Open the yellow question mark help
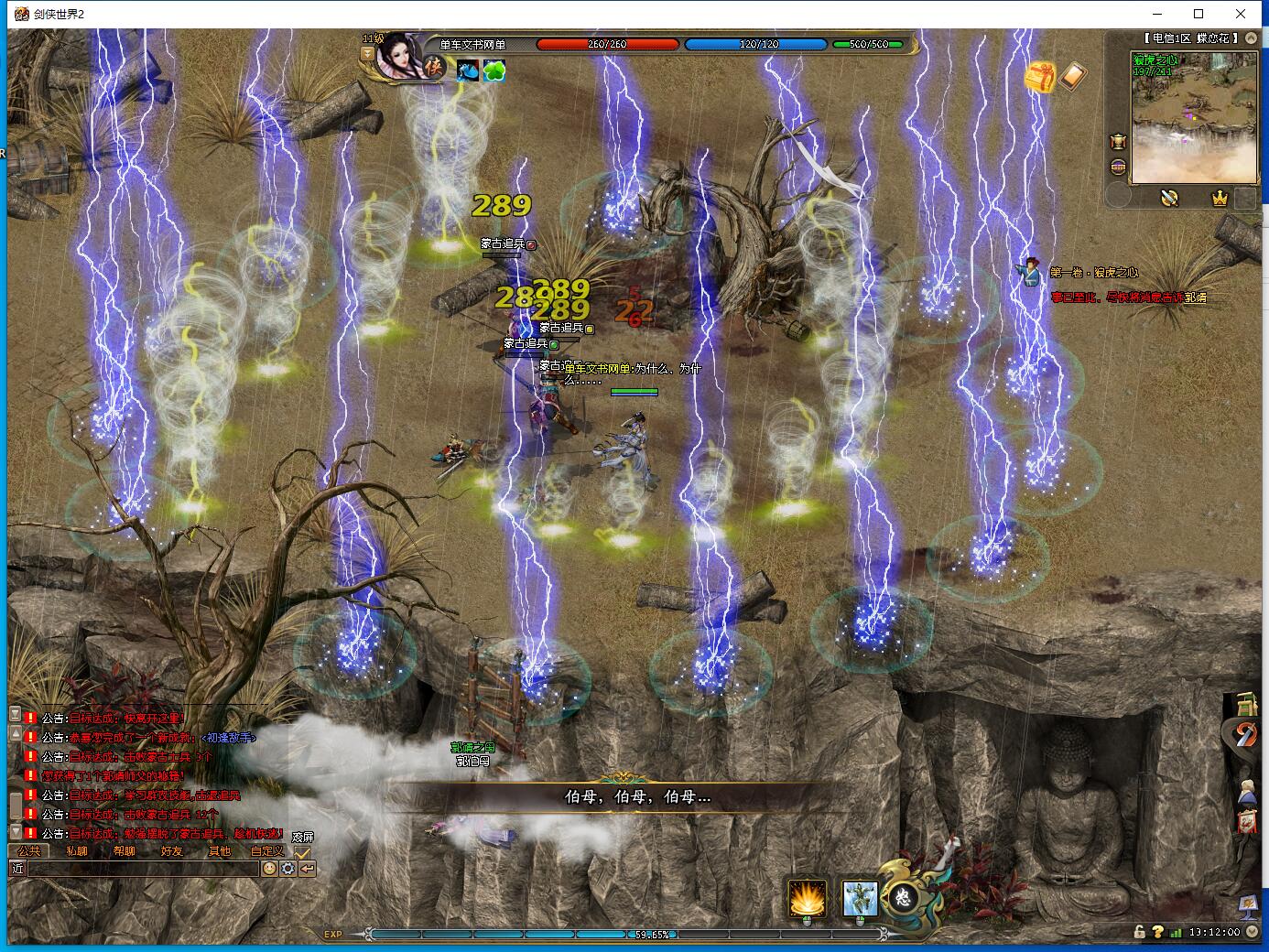Screen dimensions: 1269x952 click(x=1157, y=932)
